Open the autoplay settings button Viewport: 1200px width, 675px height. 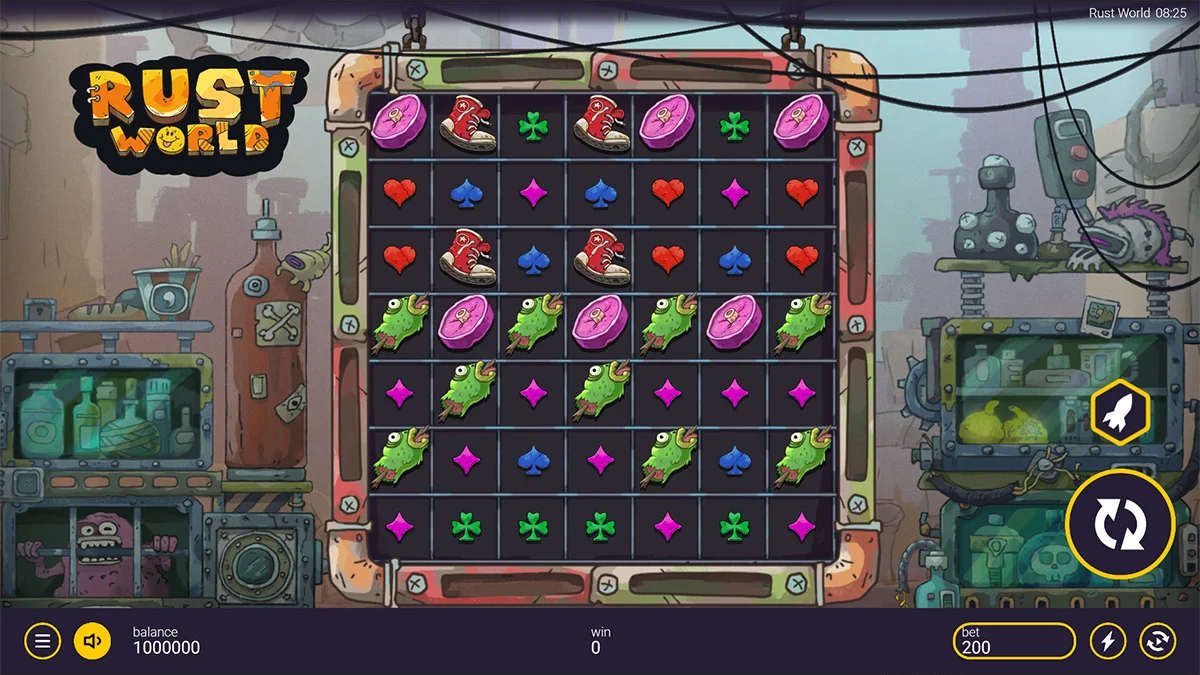pos(1157,641)
